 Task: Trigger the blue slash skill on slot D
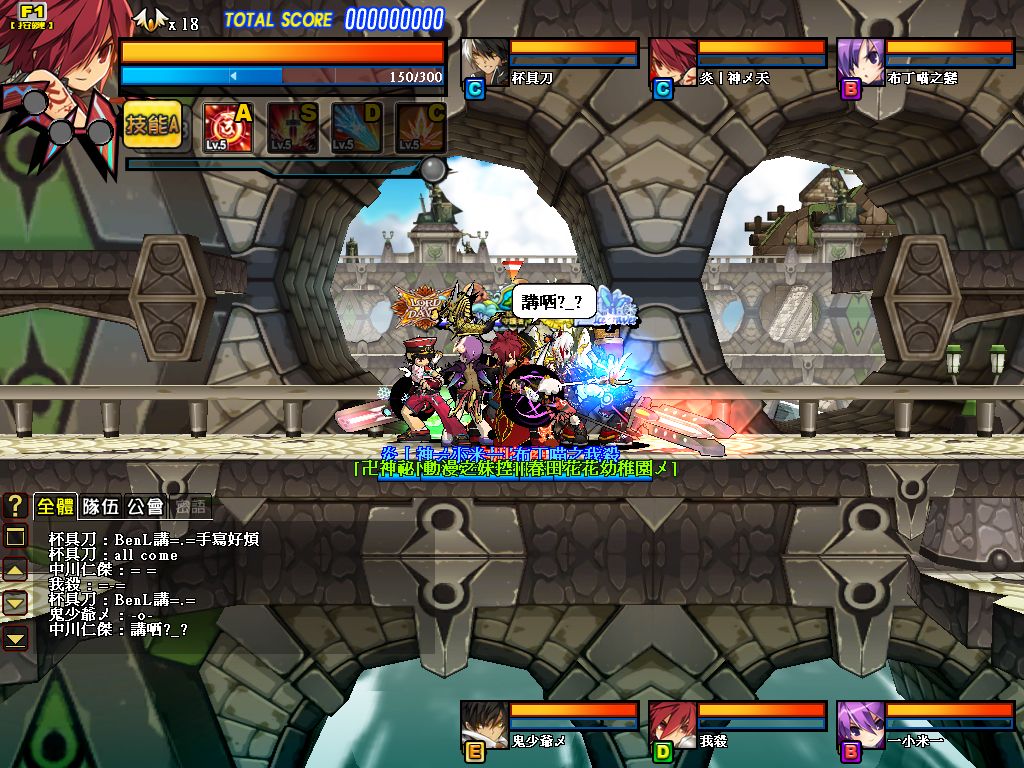tap(356, 127)
